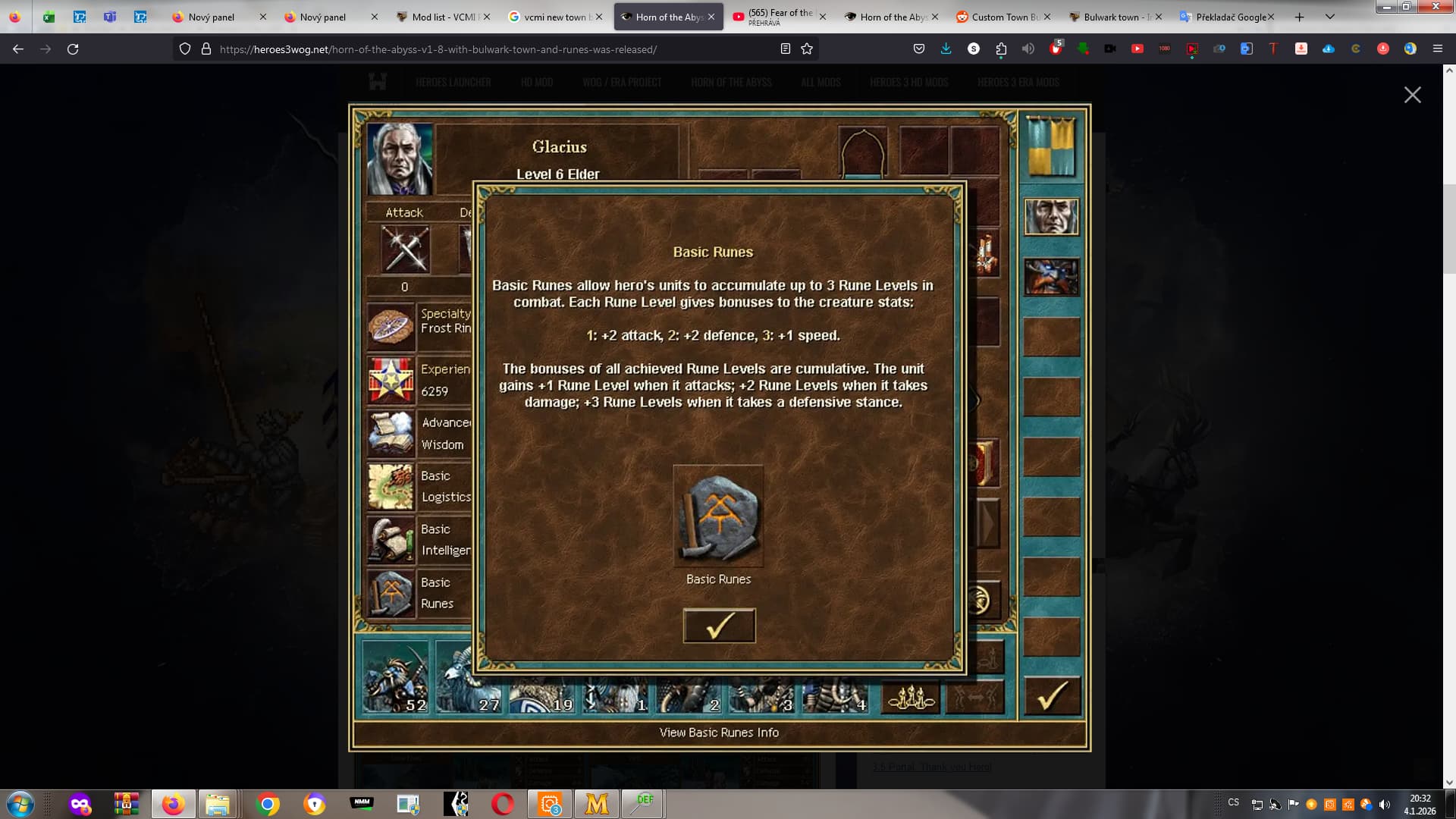Click the crossed swords Attack icon
The width and height of the screenshot is (1456, 819).
(406, 249)
